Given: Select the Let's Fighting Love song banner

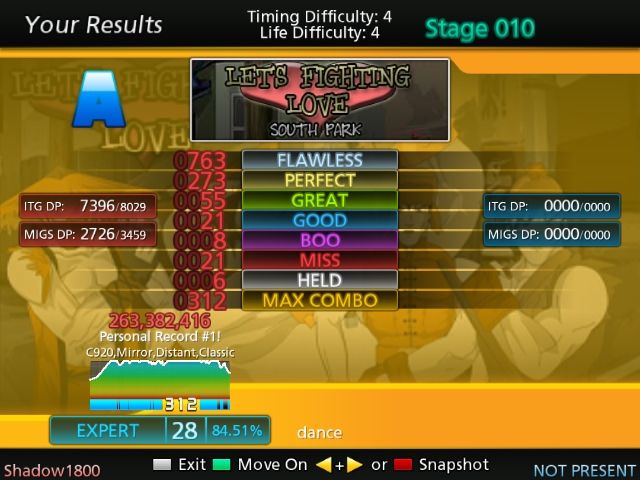Looking at the screenshot, I should coord(319,100).
